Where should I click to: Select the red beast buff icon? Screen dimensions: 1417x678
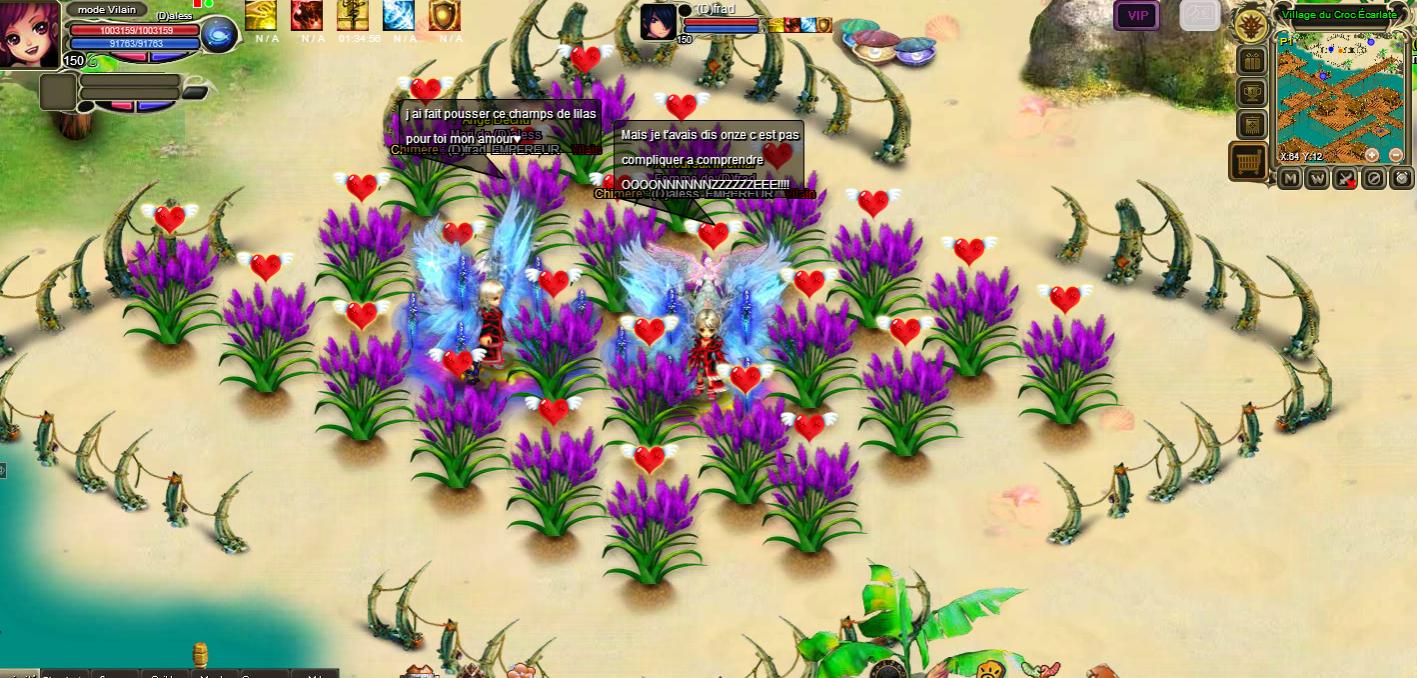click(307, 15)
